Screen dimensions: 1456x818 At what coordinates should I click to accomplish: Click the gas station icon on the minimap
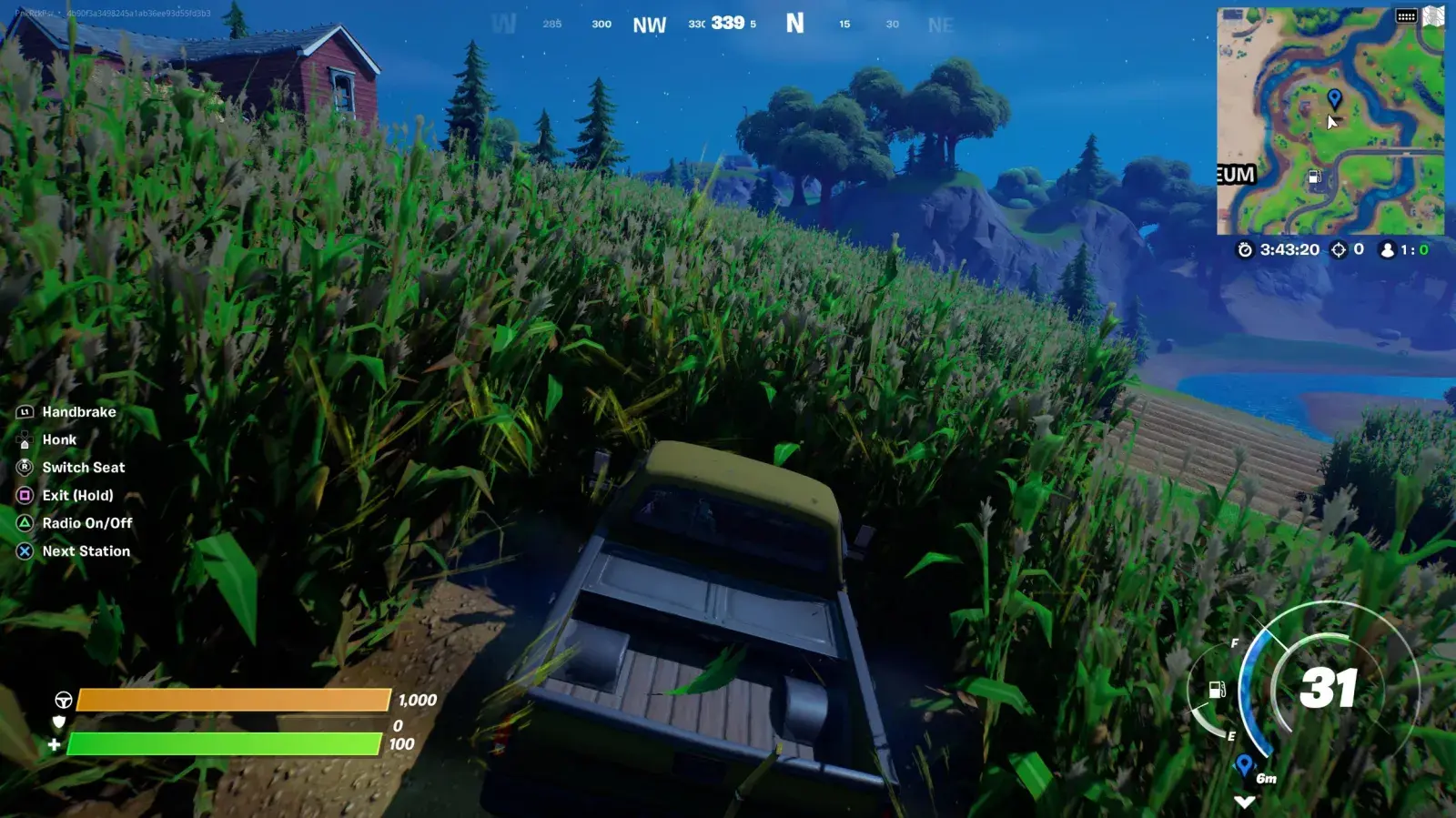pyautogui.click(x=1314, y=178)
